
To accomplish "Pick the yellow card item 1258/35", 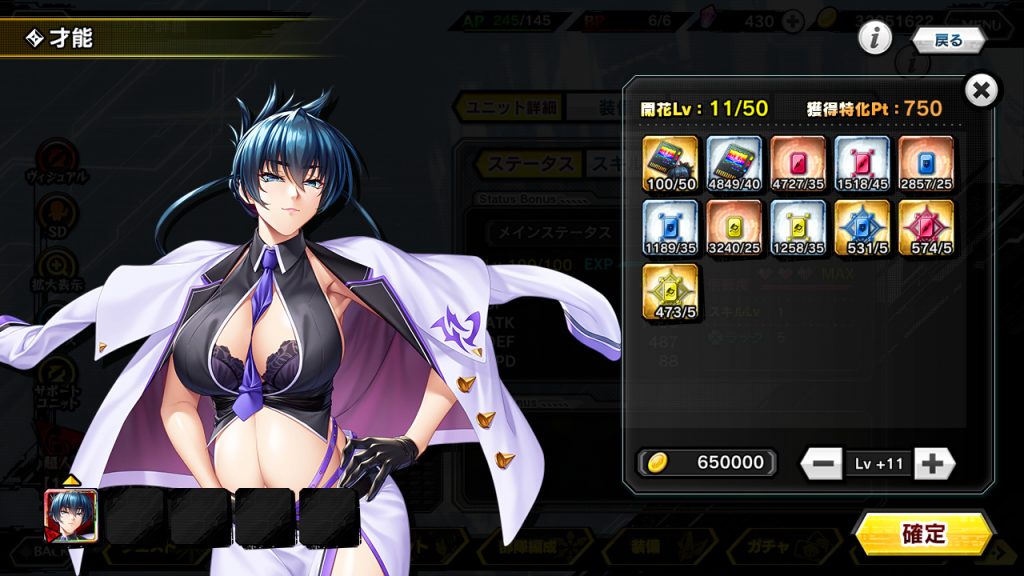I will point(798,228).
